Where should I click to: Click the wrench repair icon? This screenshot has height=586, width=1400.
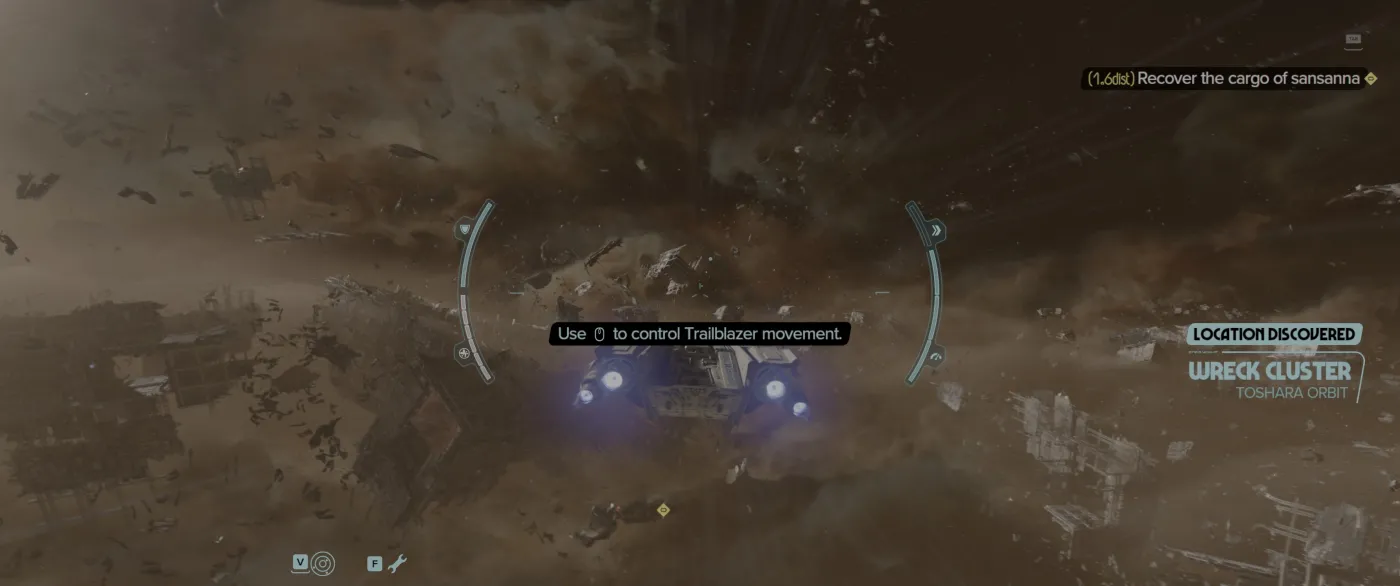coord(397,563)
